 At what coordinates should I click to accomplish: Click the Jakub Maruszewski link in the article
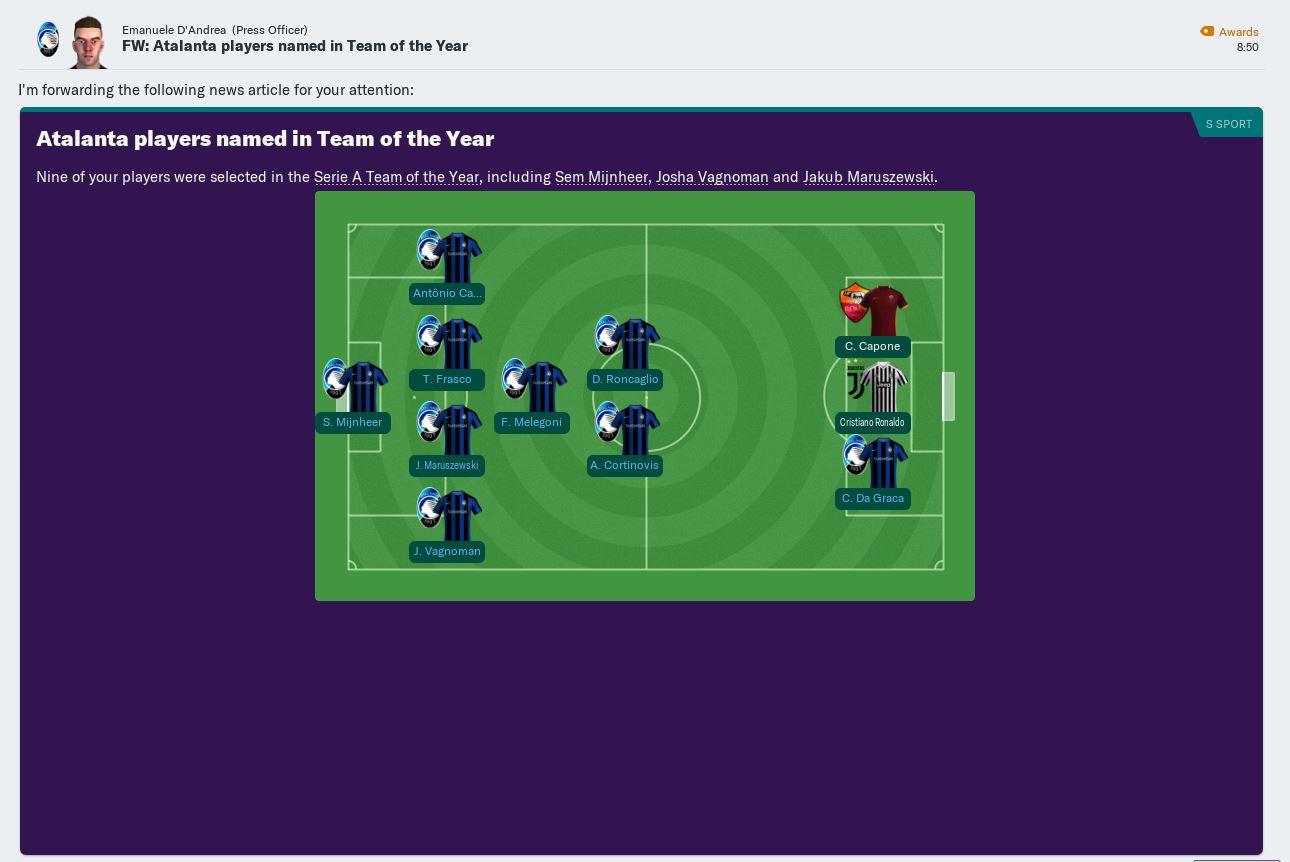pos(868,177)
